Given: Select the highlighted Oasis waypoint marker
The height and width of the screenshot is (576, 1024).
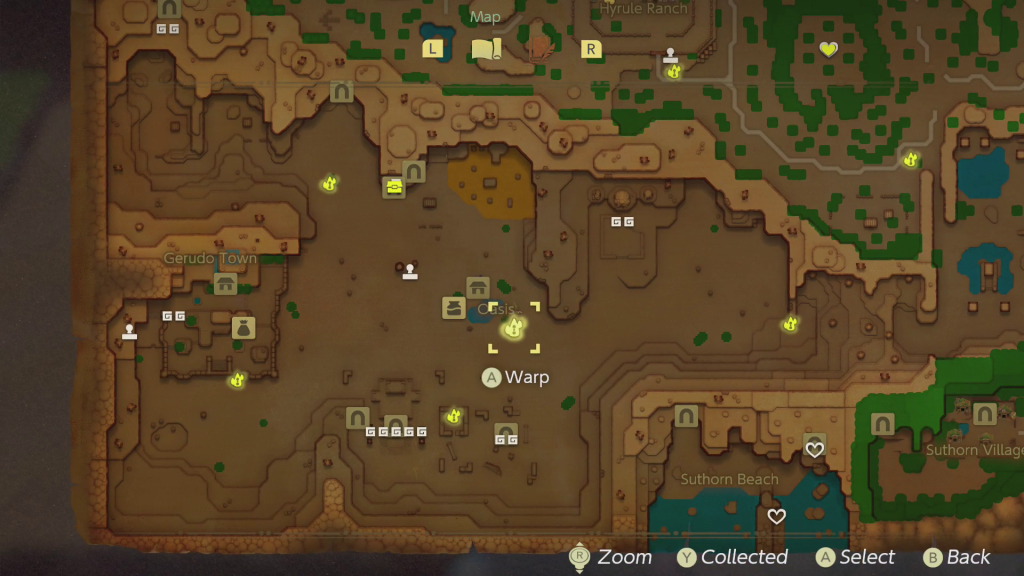Looking at the screenshot, I should 513,328.
